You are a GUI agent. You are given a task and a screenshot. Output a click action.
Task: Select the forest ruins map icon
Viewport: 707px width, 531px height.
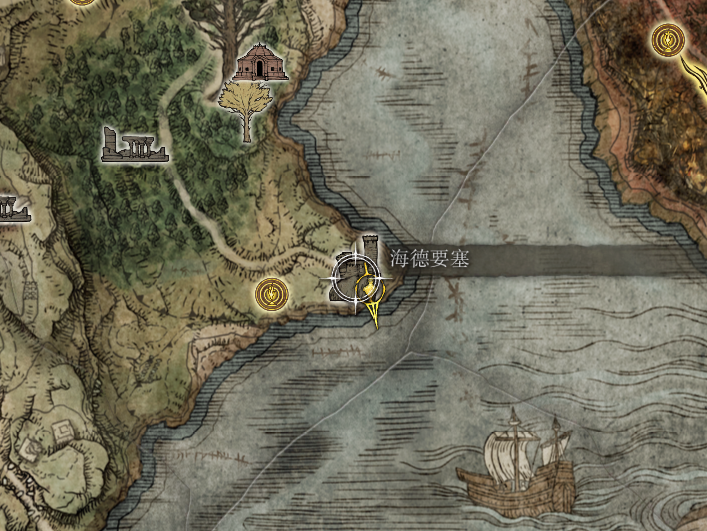click(x=134, y=145)
